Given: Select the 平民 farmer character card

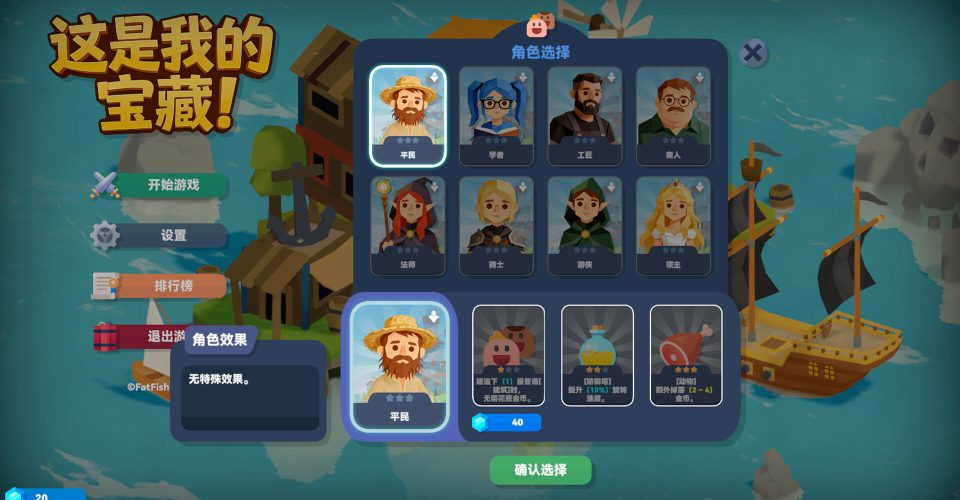Looking at the screenshot, I should coord(407,114).
